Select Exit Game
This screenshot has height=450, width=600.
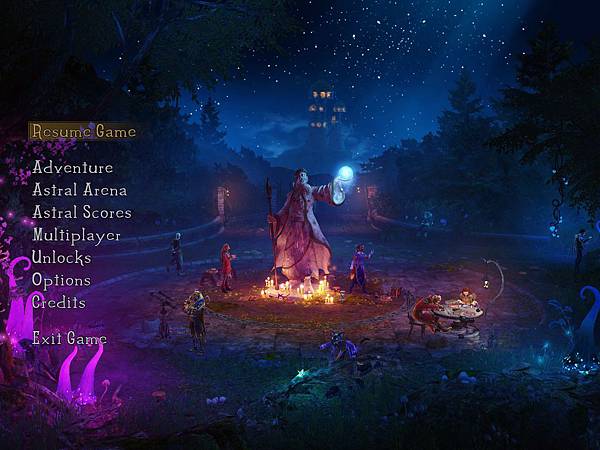coord(69,339)
